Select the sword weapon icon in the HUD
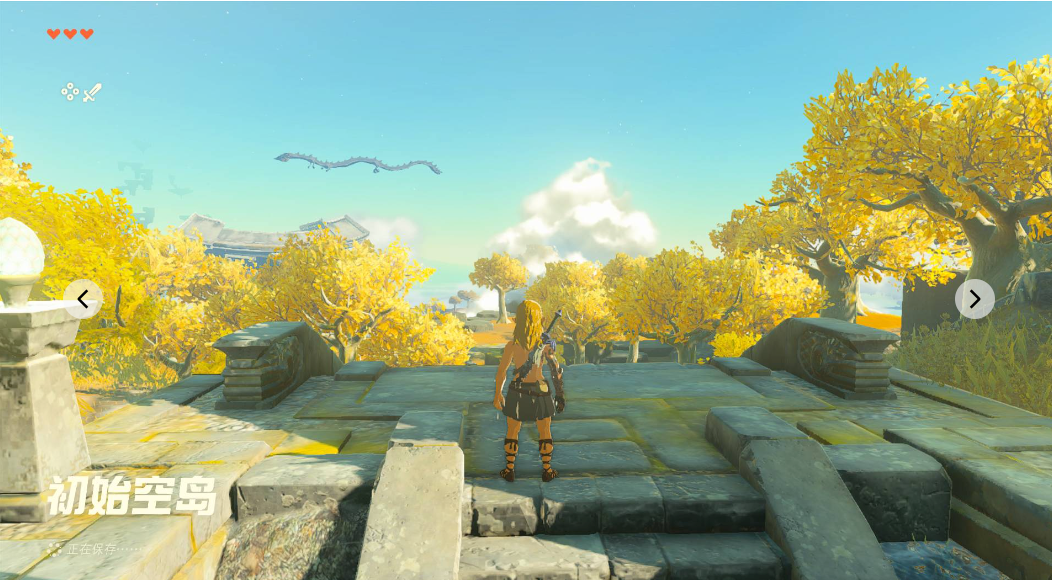This screenshot has width=1052, height=580. coord(92,93)
